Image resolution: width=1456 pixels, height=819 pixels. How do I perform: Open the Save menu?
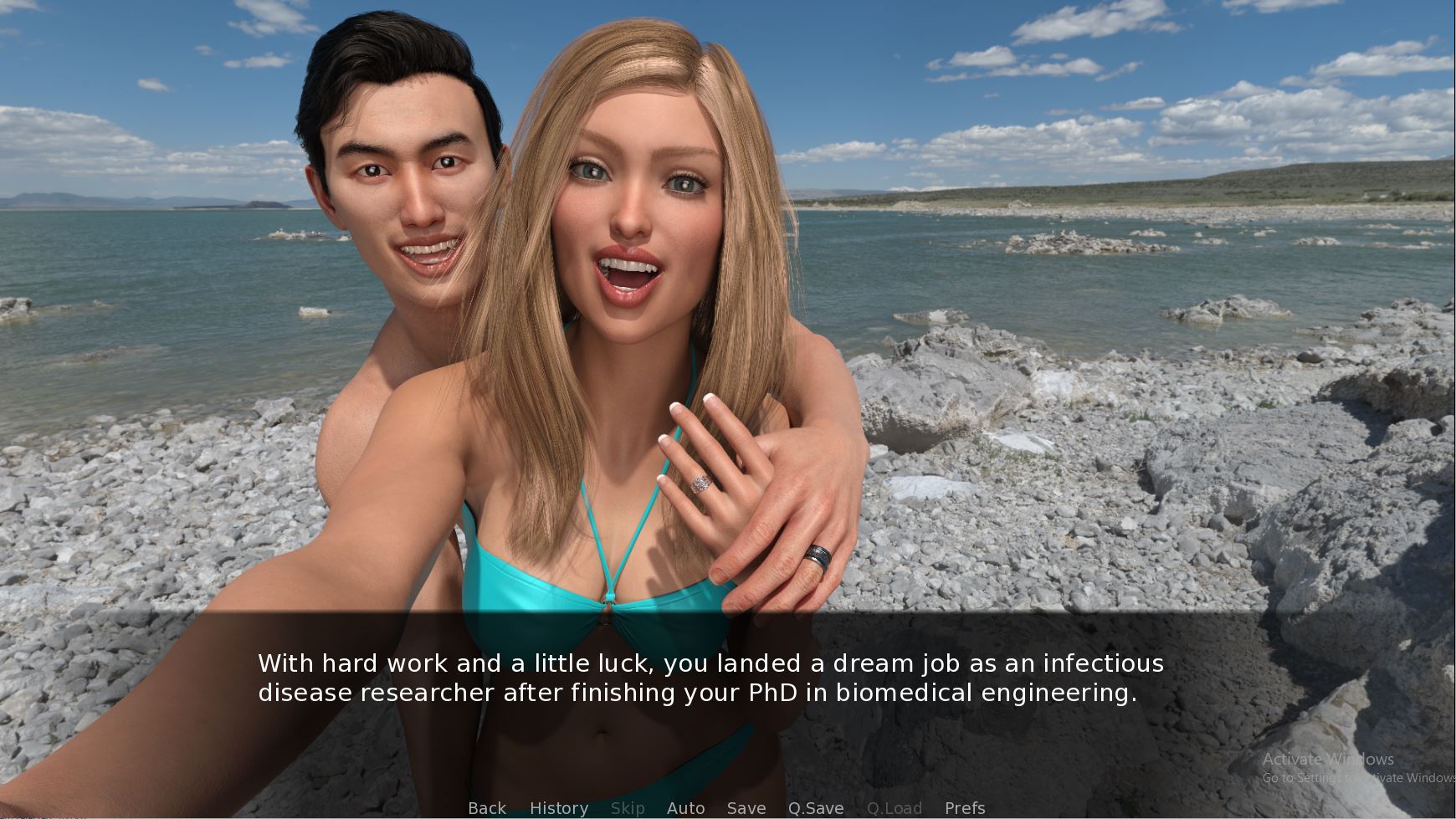tap(746, 808)
